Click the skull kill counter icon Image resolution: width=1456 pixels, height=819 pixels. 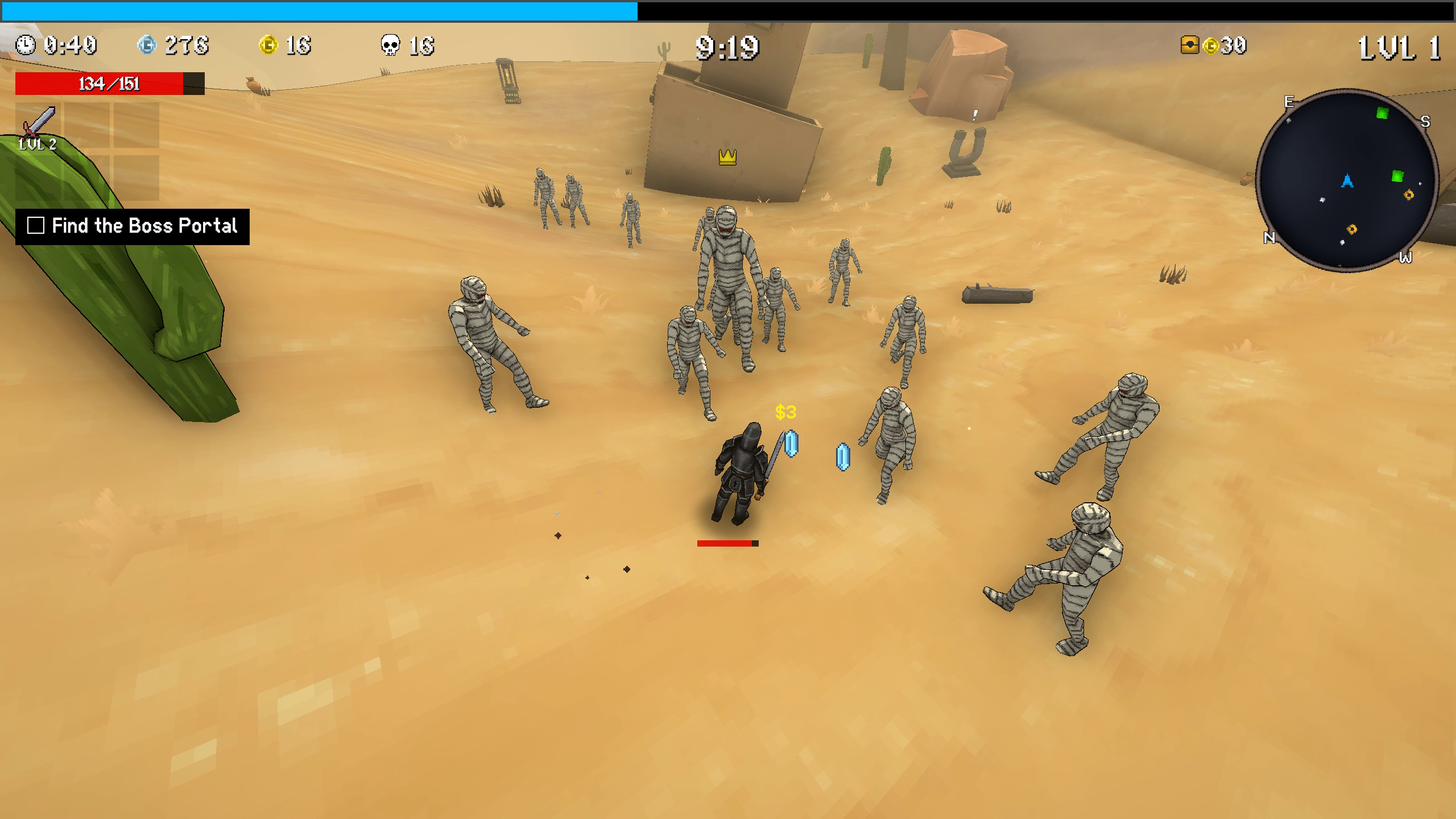[x=390, y=45]
